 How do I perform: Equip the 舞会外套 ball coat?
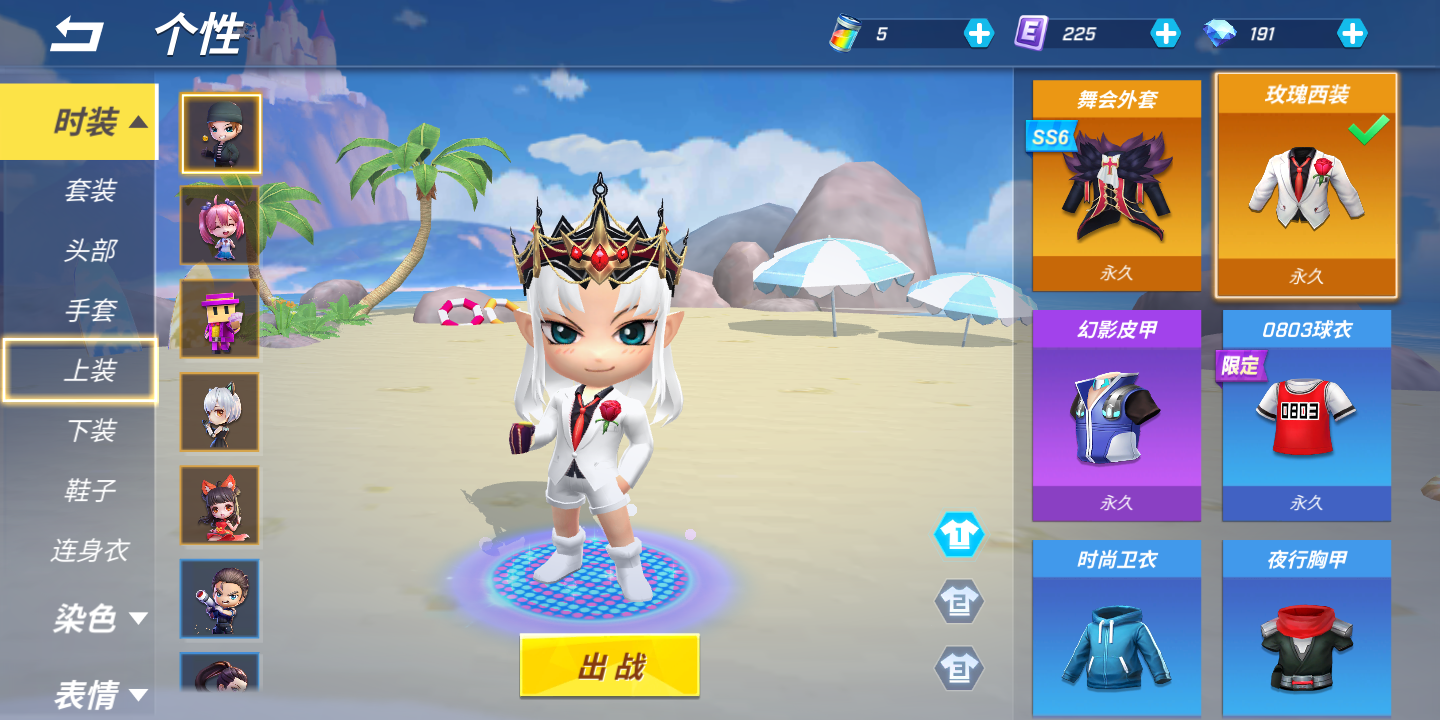[1117, 186]
